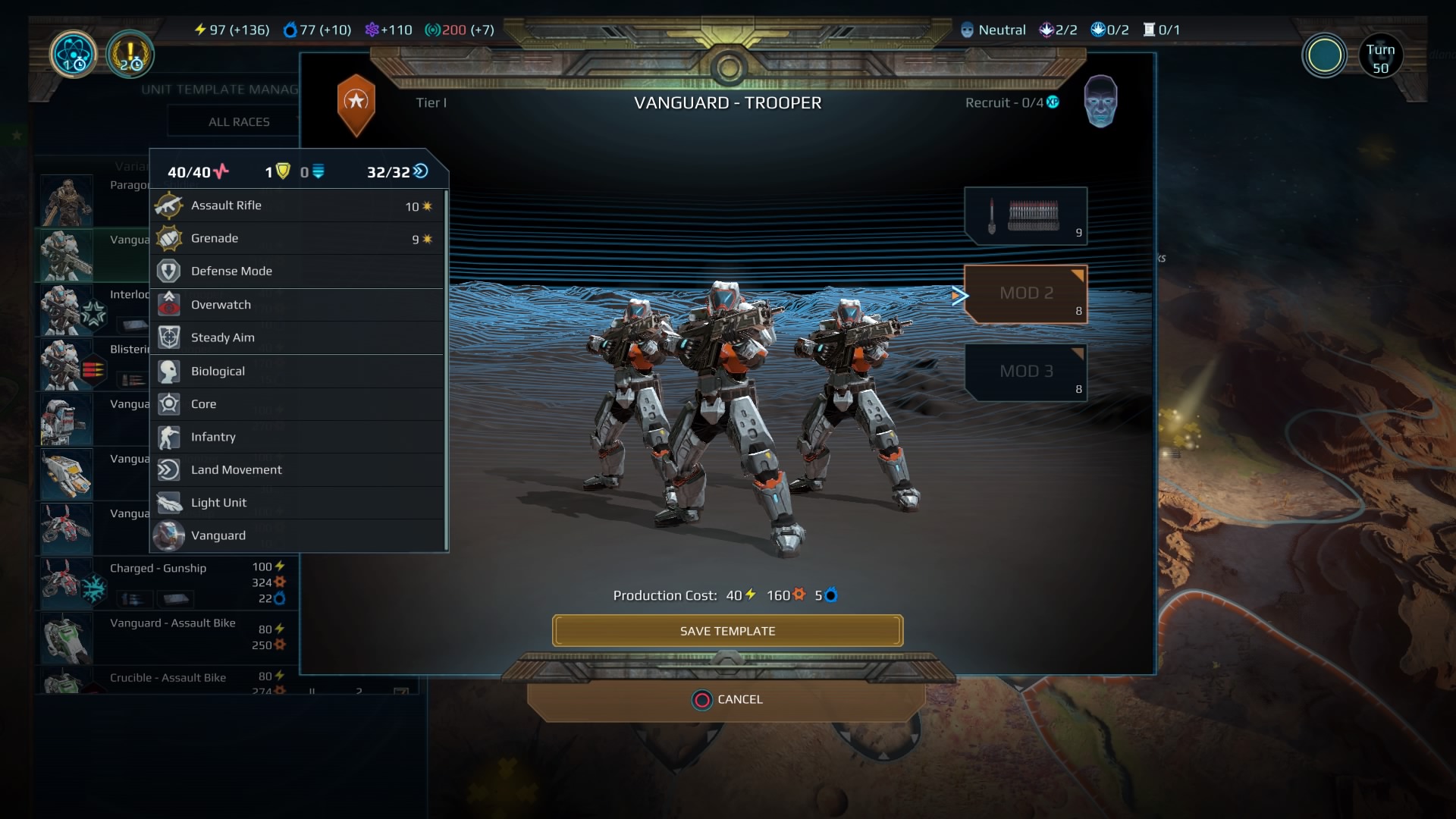
Task: Save the unit template
Action: tap(727, 631)
